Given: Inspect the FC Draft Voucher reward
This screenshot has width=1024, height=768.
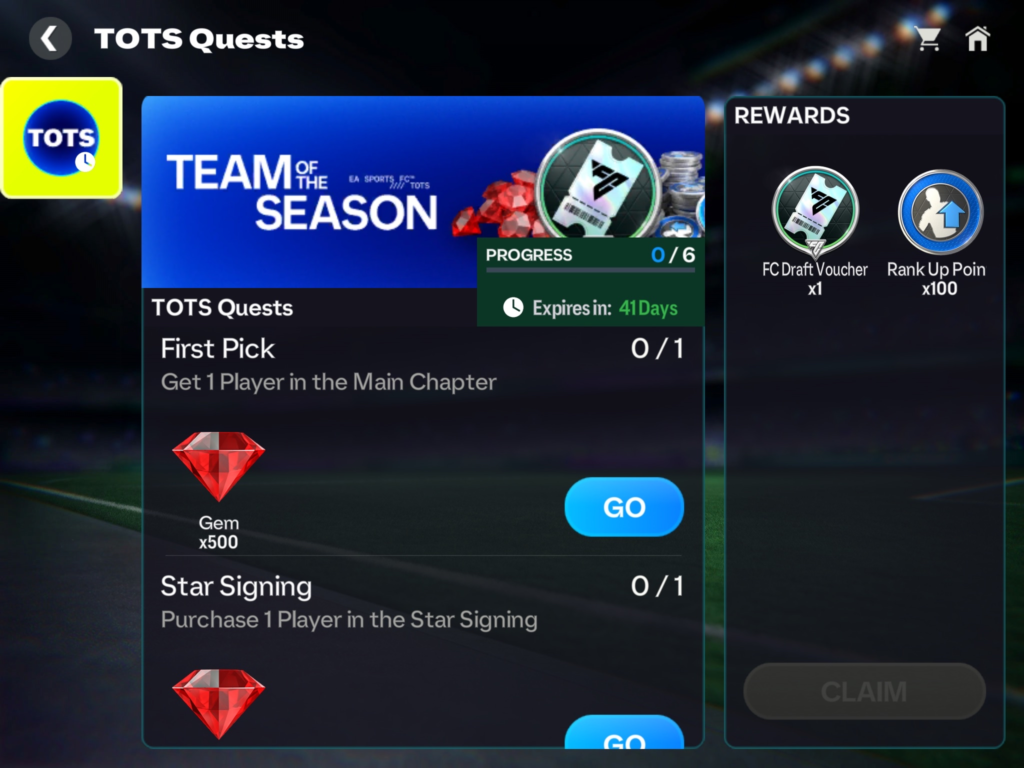Looking at the screenshot, I should [815, 212].
